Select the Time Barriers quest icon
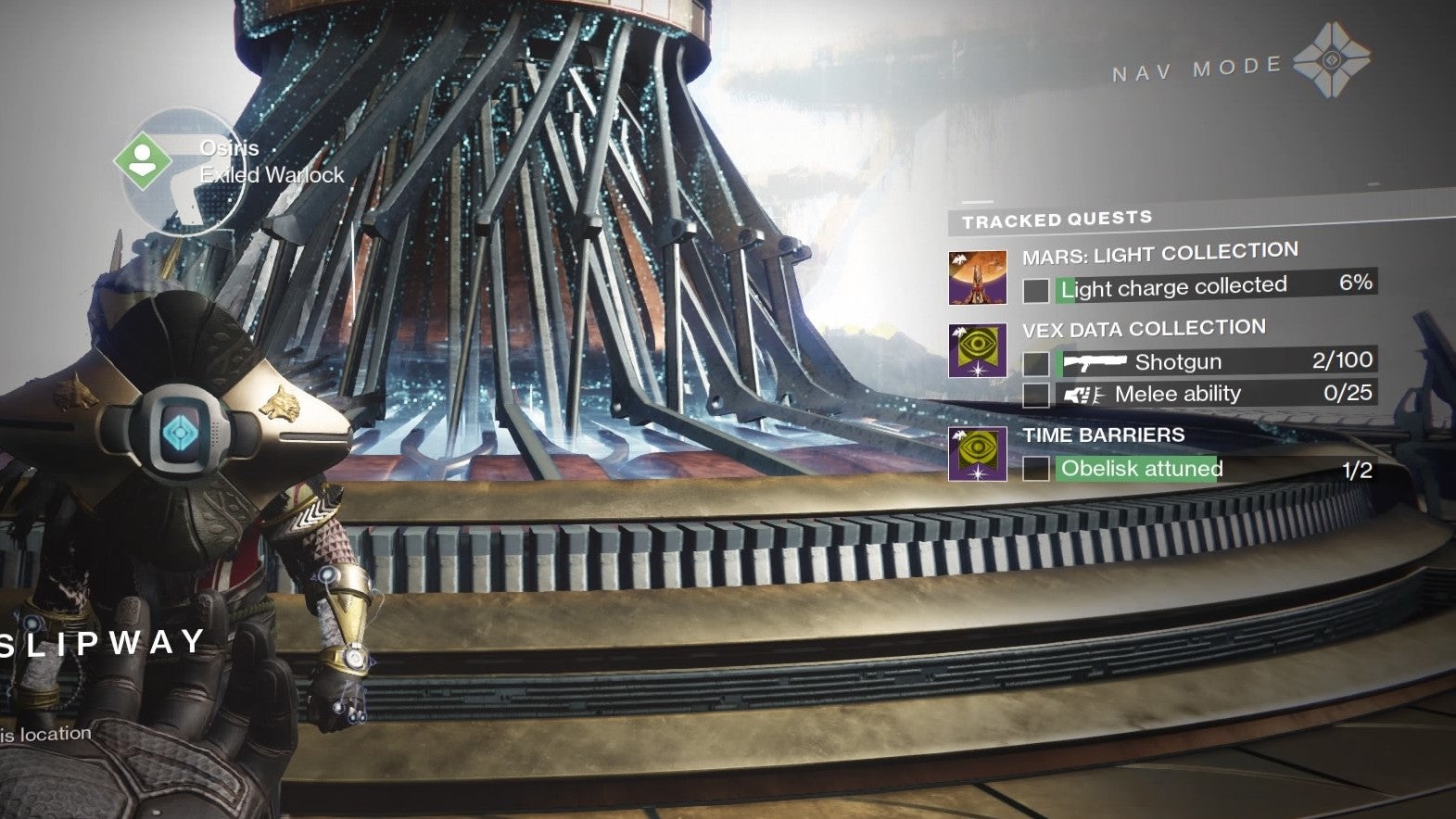 tap(977, 454)
